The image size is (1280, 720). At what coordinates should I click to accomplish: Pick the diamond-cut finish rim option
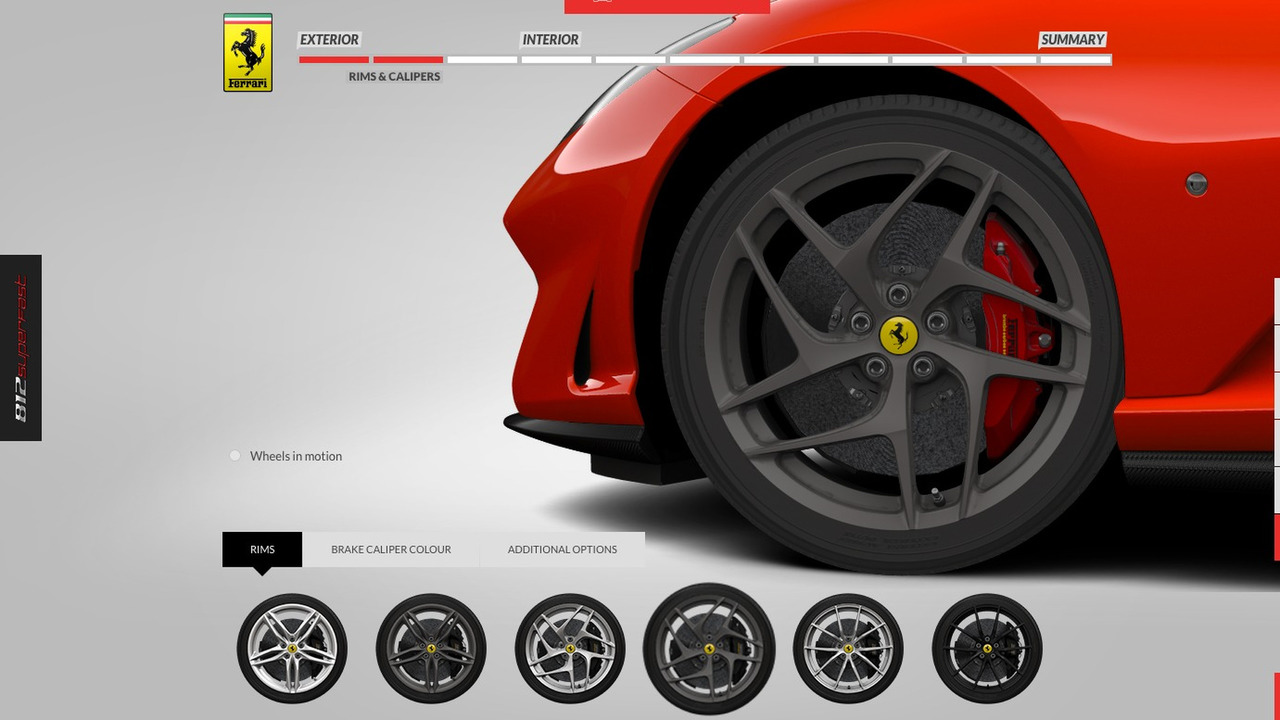(570, 648)
